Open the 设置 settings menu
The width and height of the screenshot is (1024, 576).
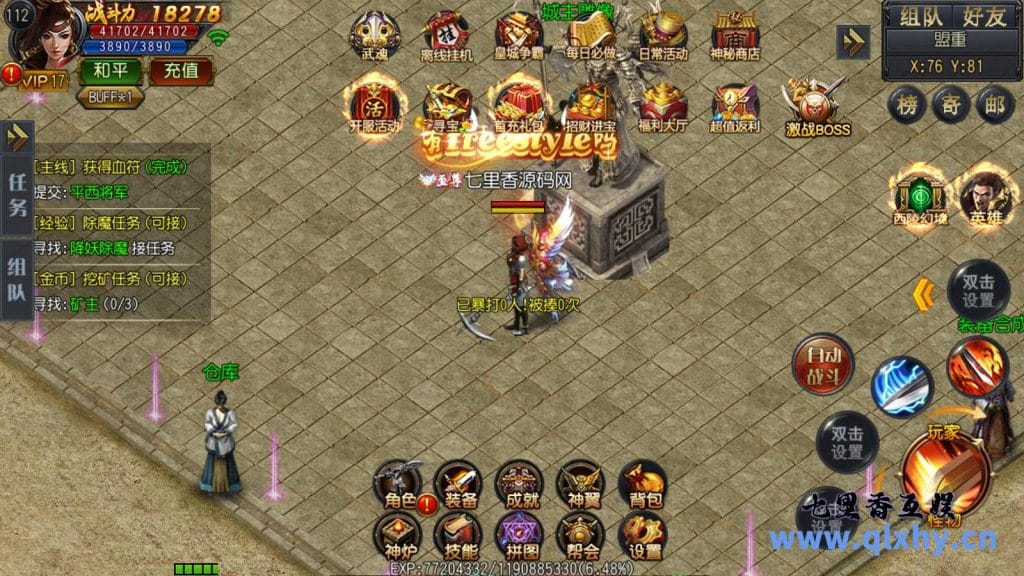[641, 537]
